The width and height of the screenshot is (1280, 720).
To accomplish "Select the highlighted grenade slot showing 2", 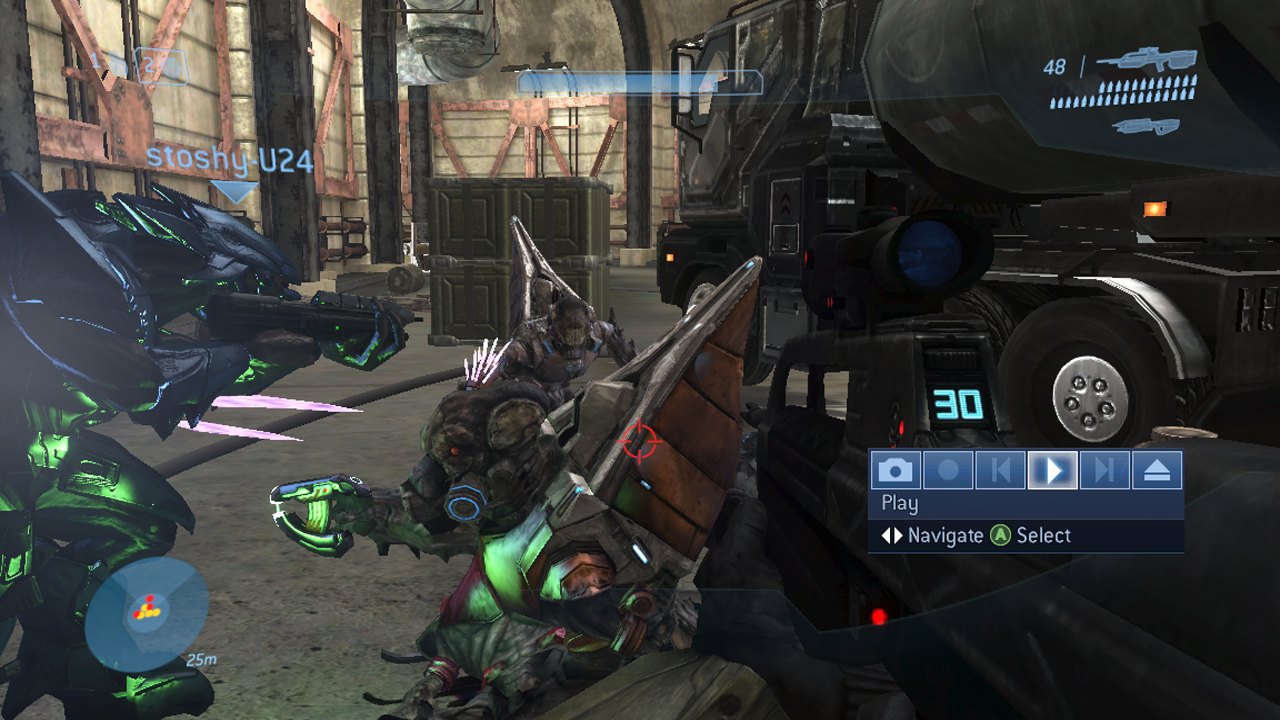I will (x=161, y=67).
